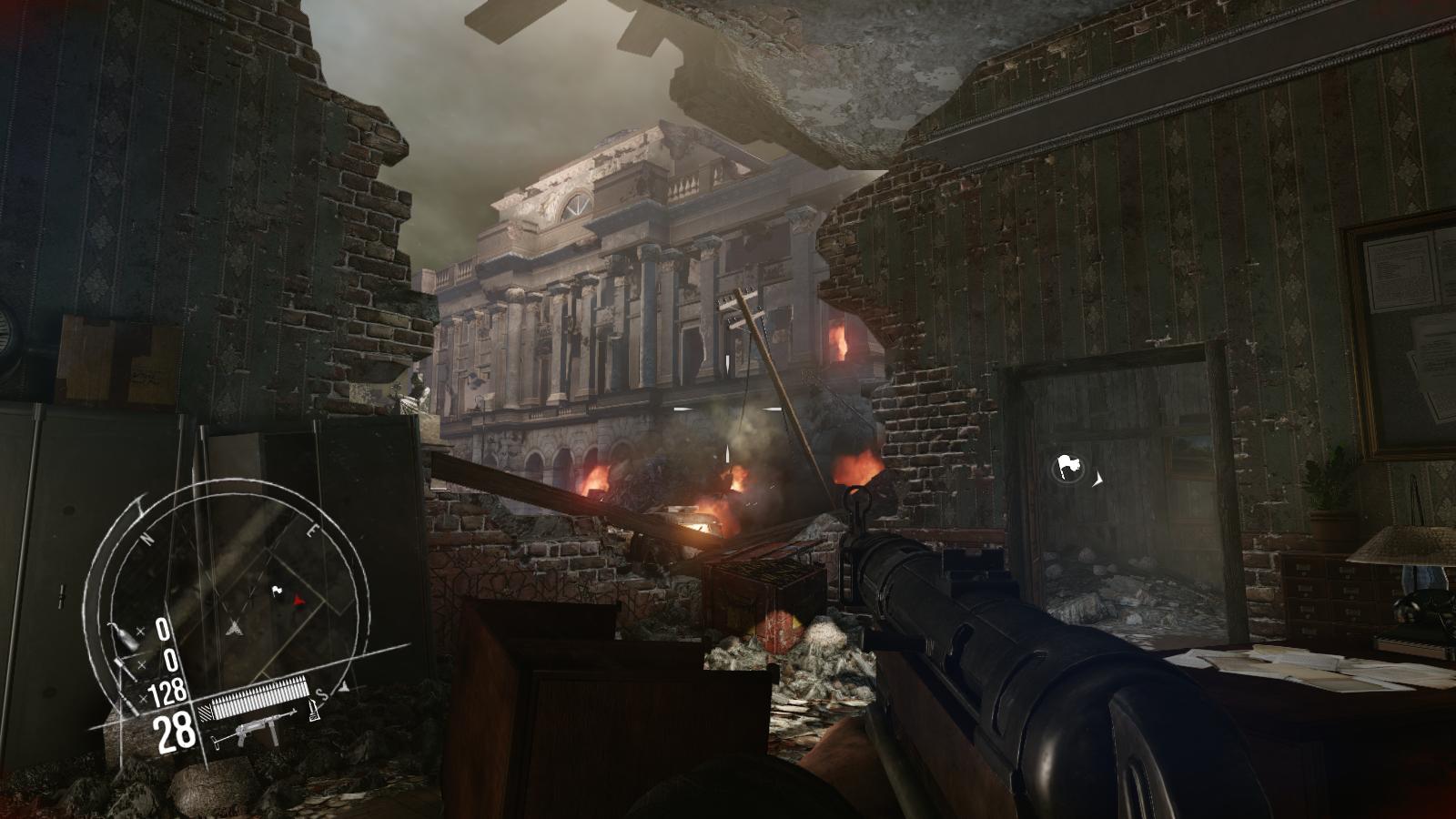
Task: Click the red enemy arrow on minimap
Action: (x=298, y=601)
